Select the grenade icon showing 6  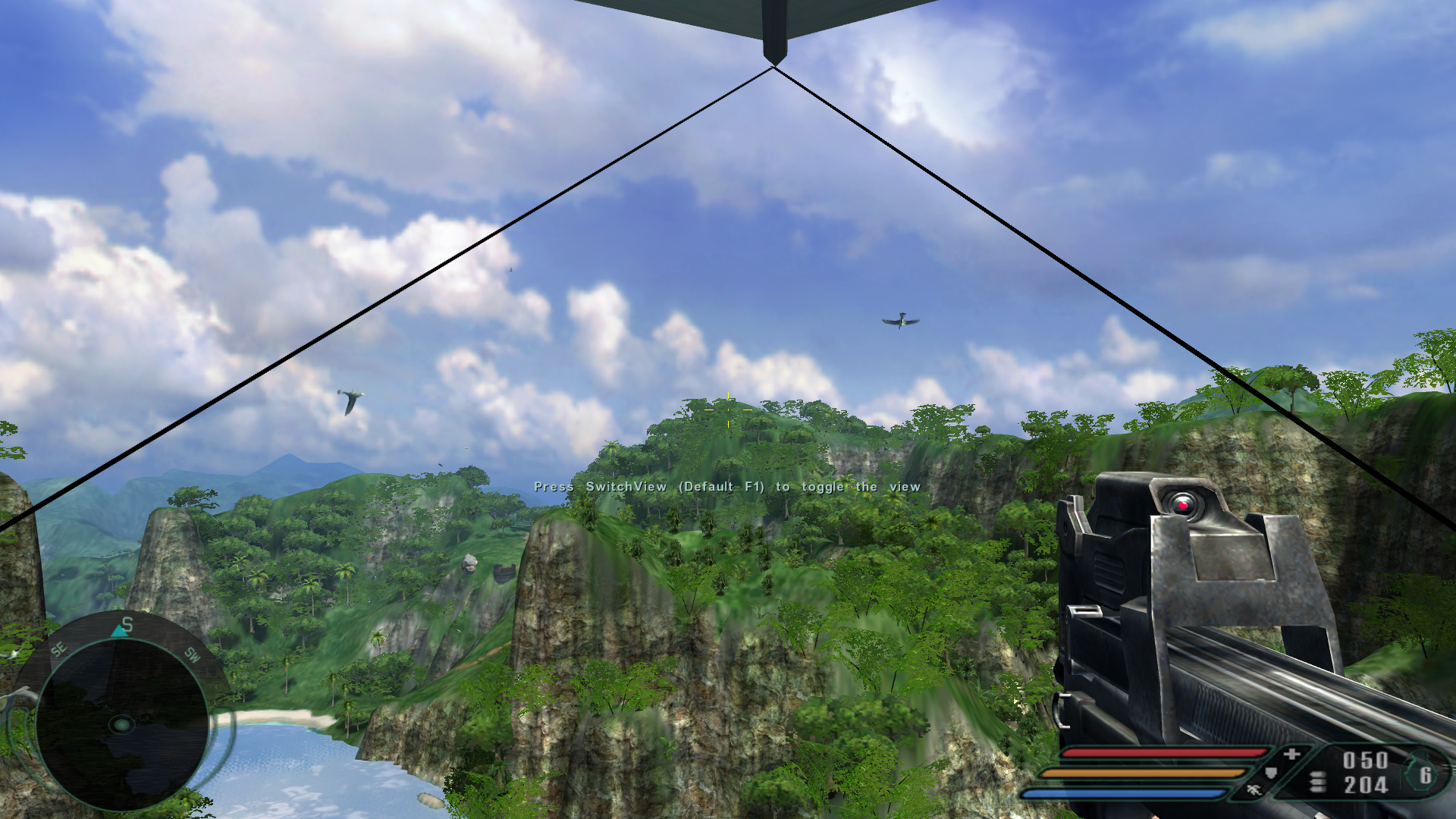click(1421, 773)
